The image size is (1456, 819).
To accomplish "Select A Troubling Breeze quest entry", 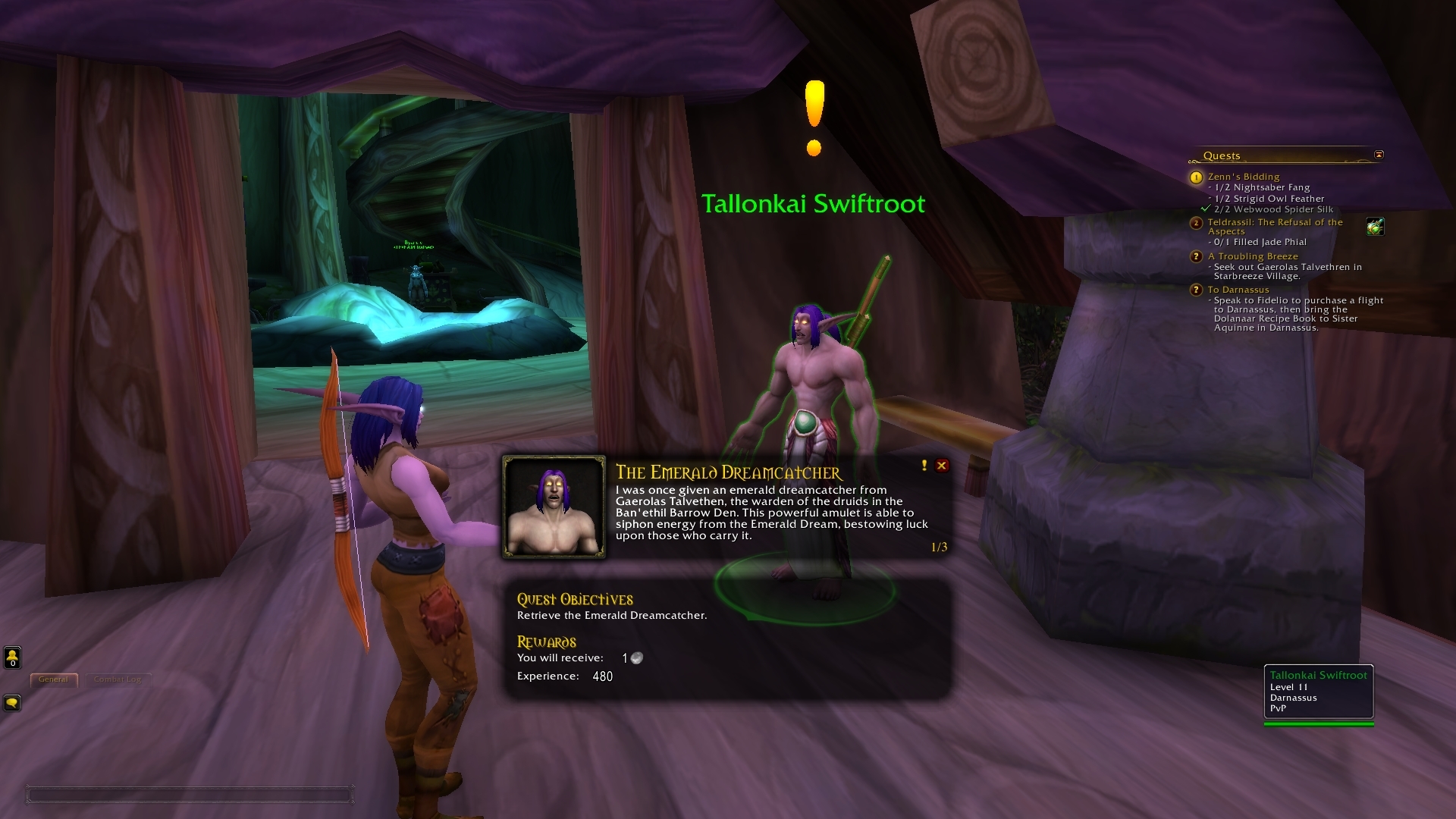I will [1252, 256].
